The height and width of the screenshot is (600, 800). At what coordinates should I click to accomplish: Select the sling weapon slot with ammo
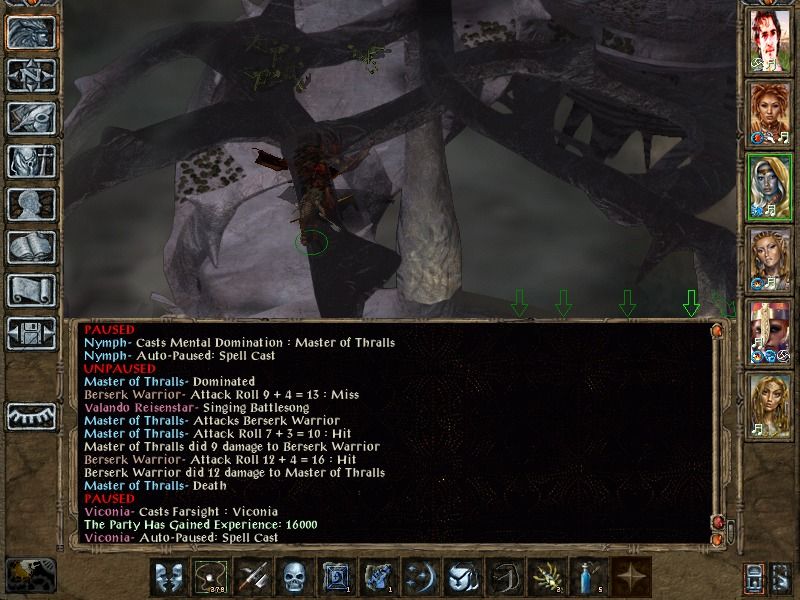210,577
